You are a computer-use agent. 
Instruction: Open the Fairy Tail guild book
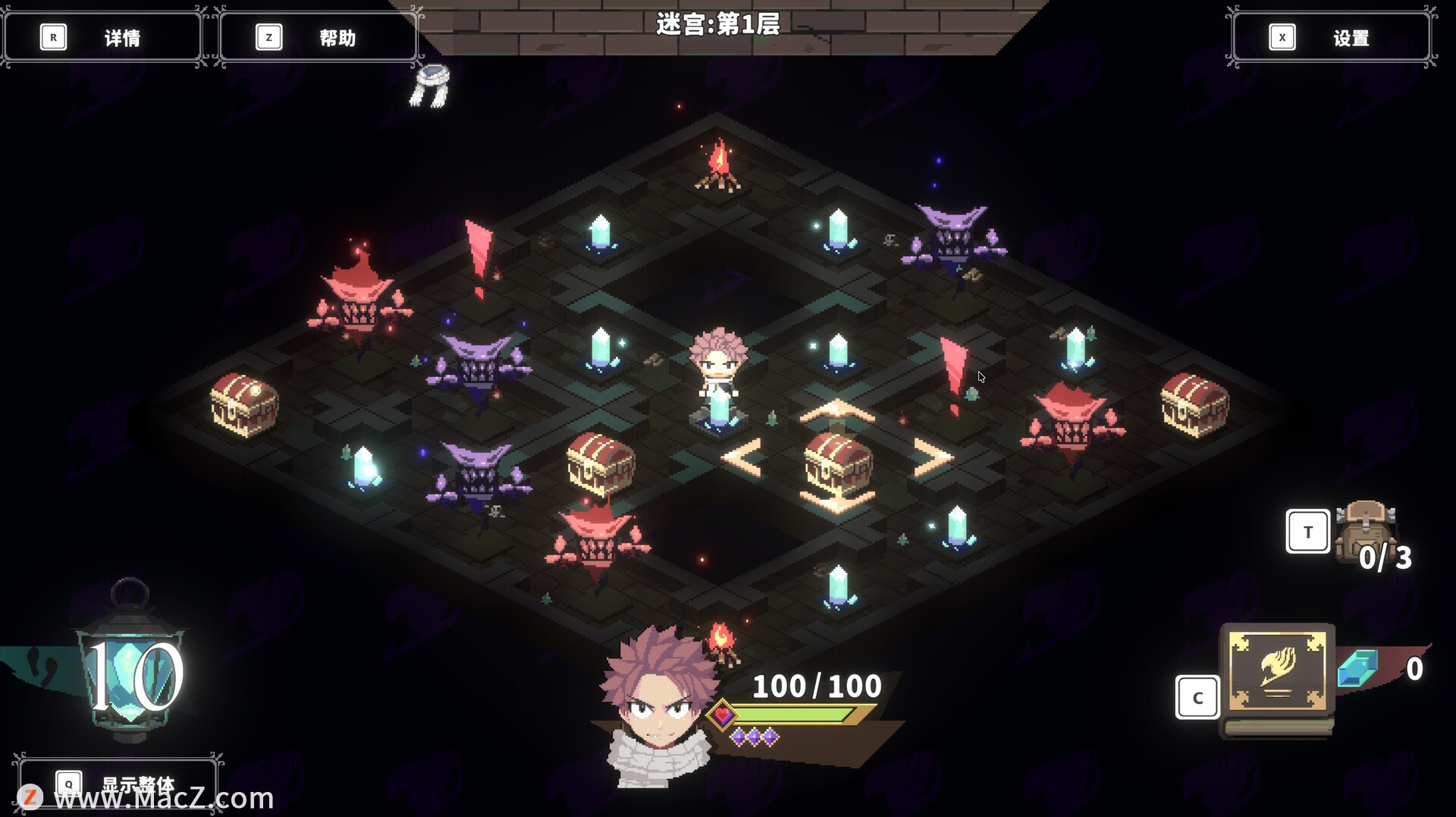1278,671
